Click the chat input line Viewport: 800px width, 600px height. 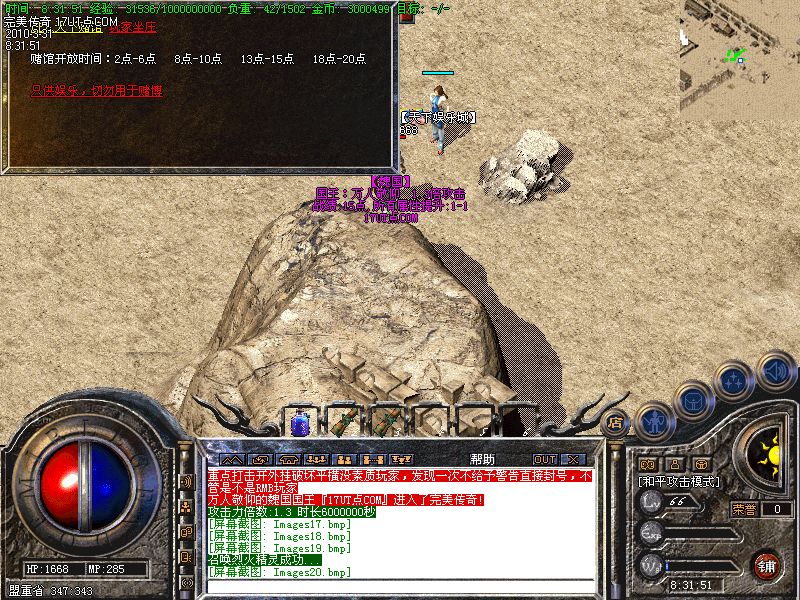pos(400,585)
